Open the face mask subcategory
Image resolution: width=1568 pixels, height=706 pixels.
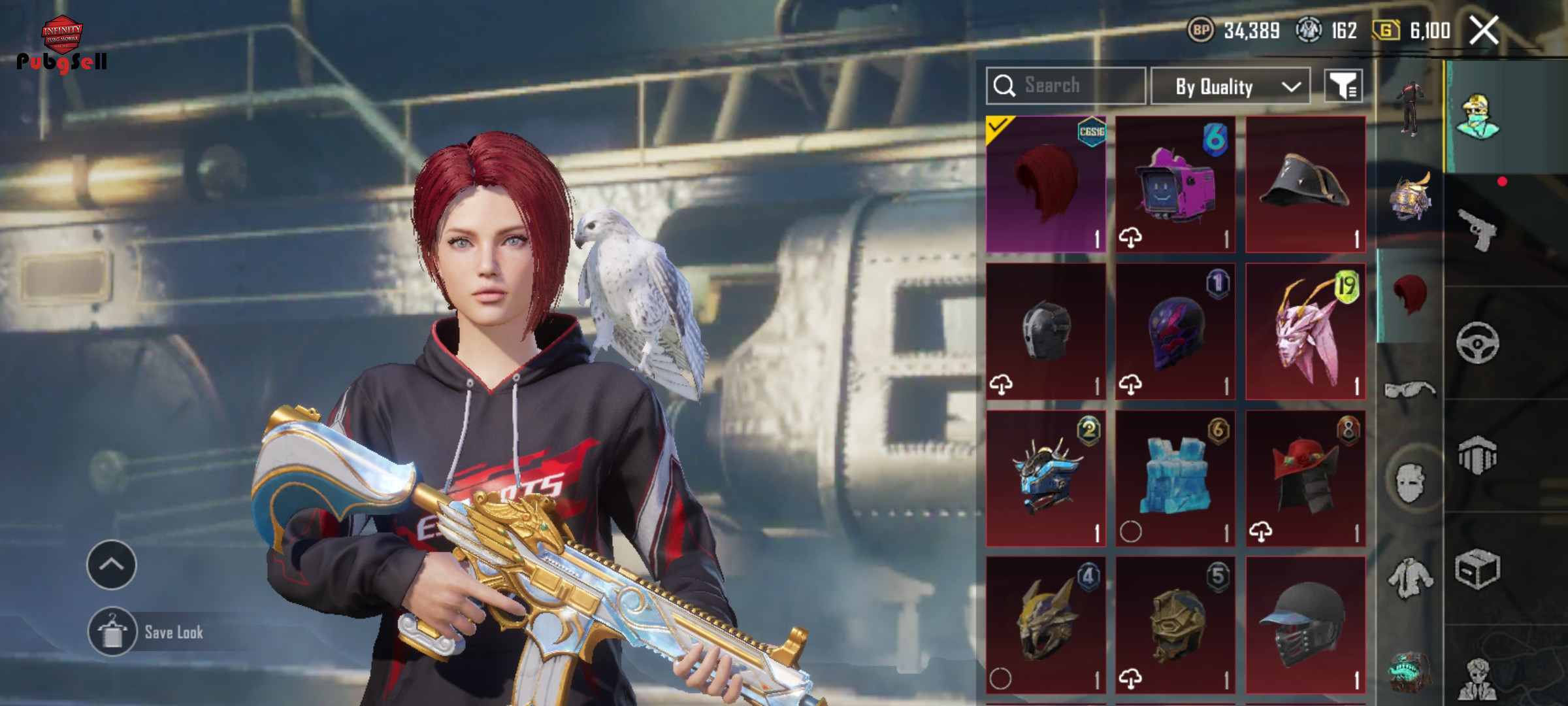pos(1410,482)
